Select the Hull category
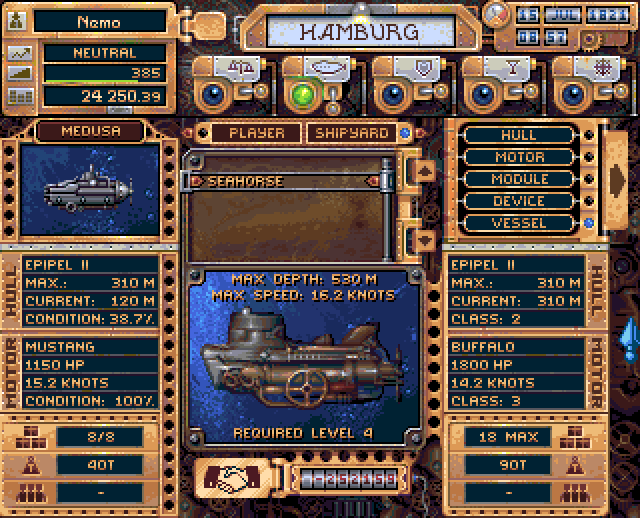 (x=520, y=135)
